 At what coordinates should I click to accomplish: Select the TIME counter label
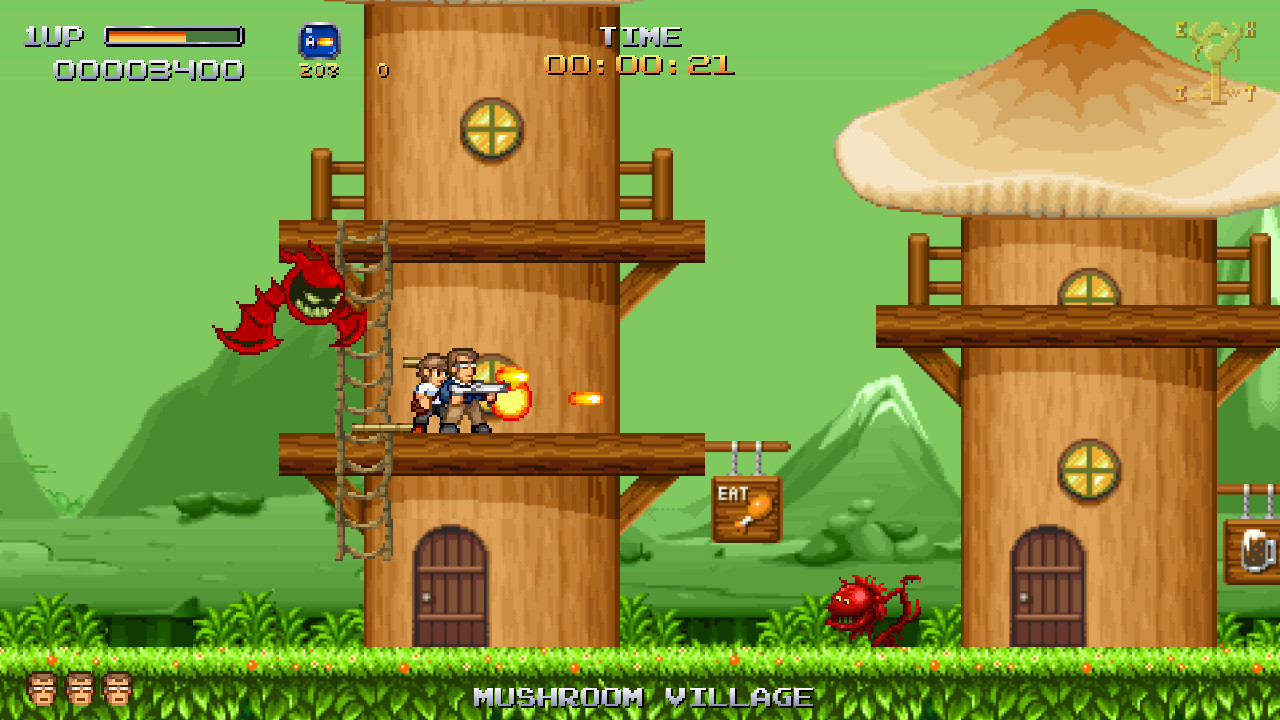(x=642, y=36)
